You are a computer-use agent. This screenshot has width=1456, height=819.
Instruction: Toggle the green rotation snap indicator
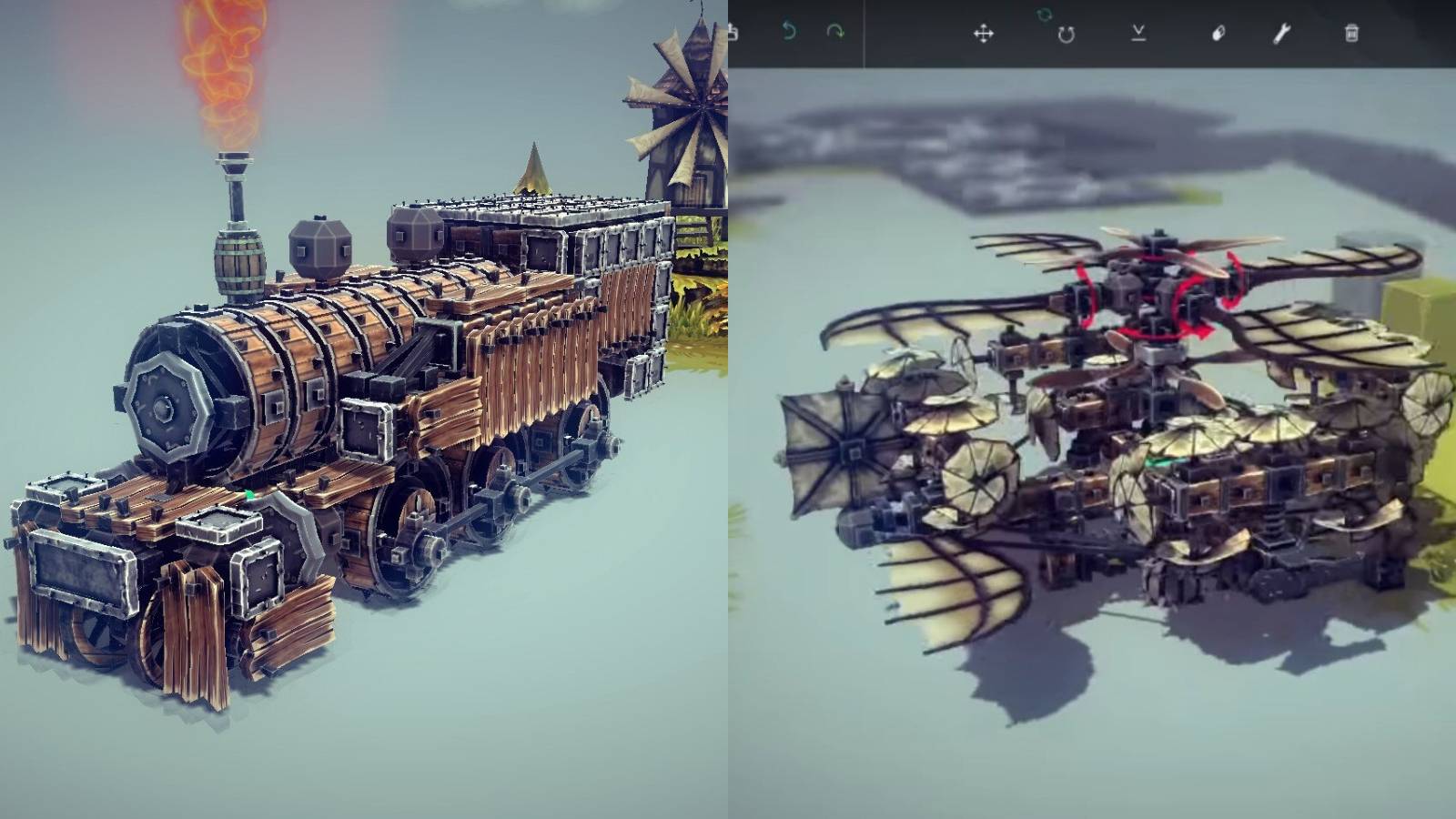click(x=1045, y=15)
